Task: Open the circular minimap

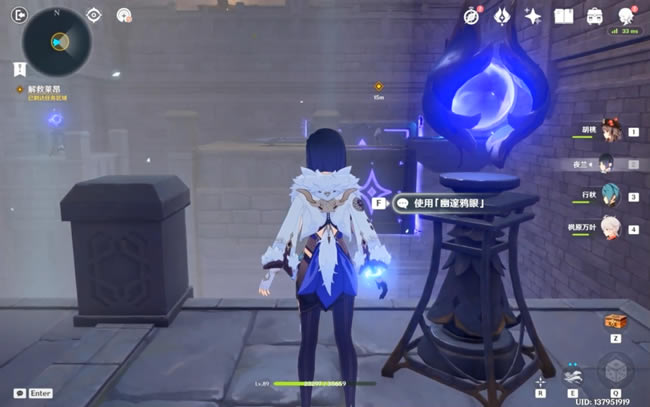Action: tap(57, 42)
